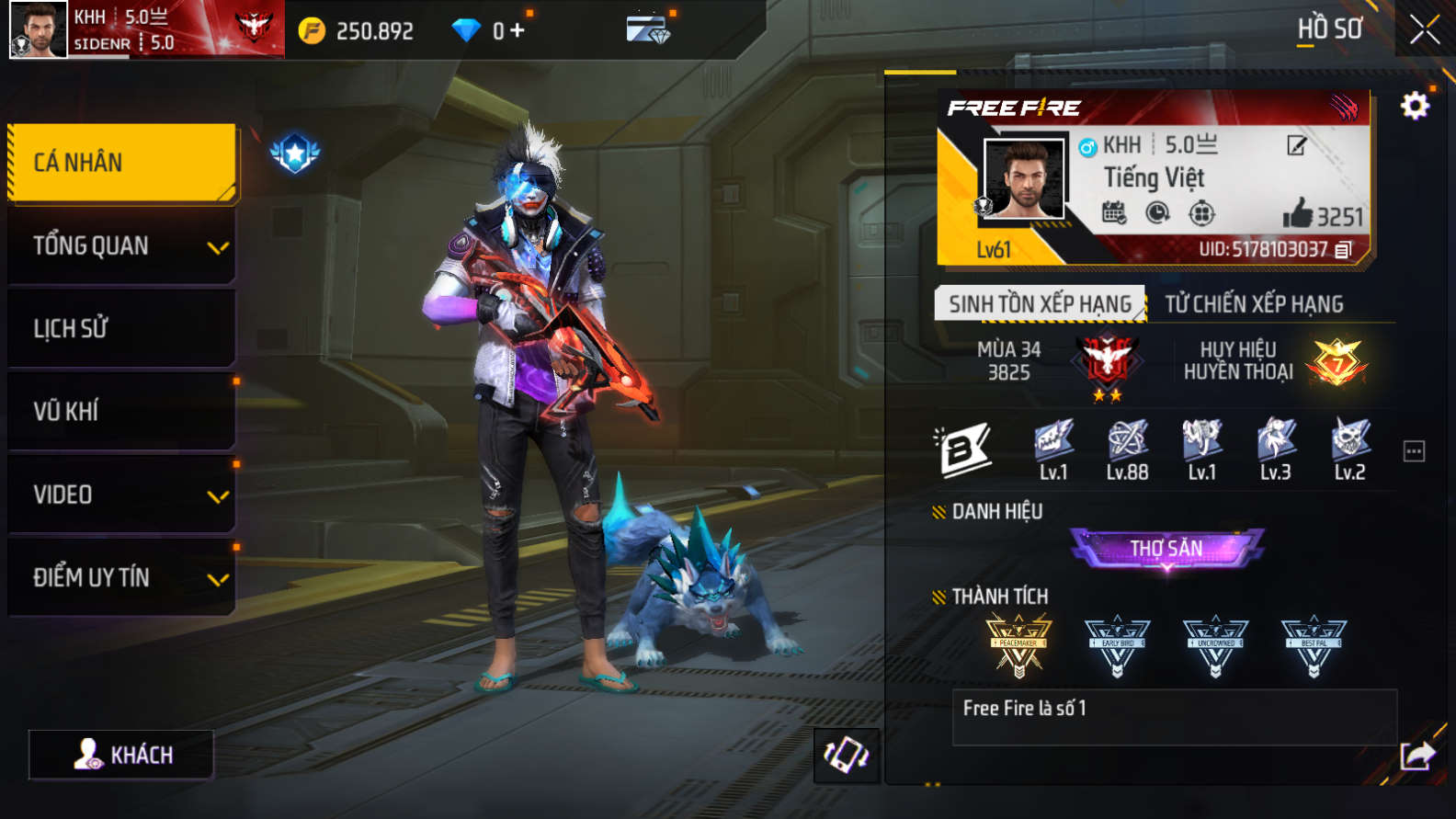Open profile settings gear icon
Viewport: 1456px width, 819px height.
click(1415, 107)
